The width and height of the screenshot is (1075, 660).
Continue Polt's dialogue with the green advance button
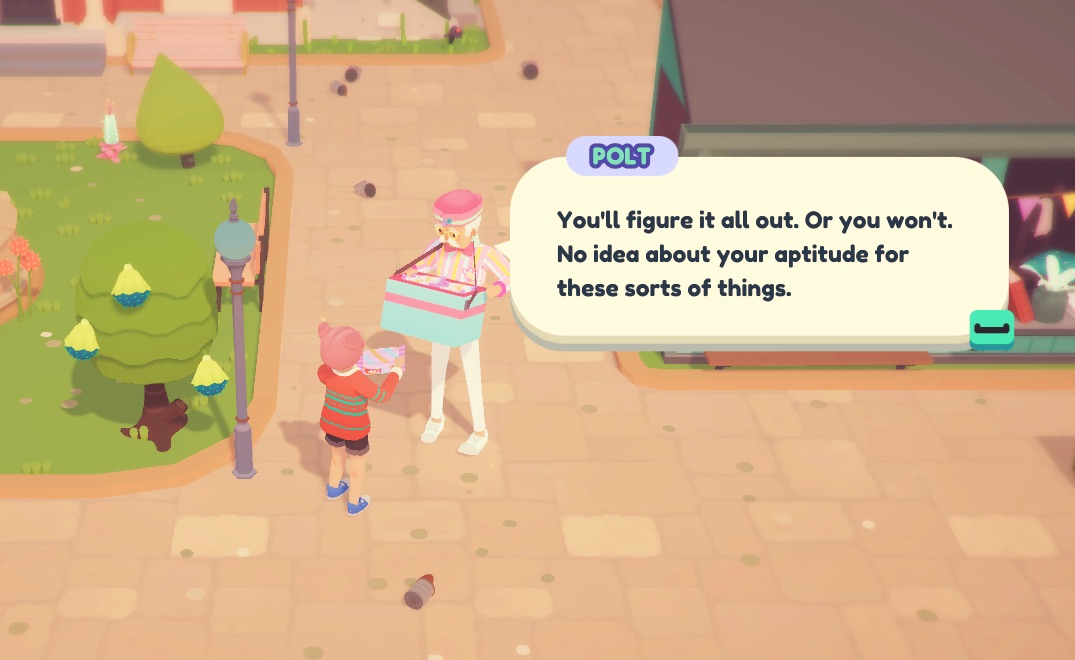(x=991, y=329)
